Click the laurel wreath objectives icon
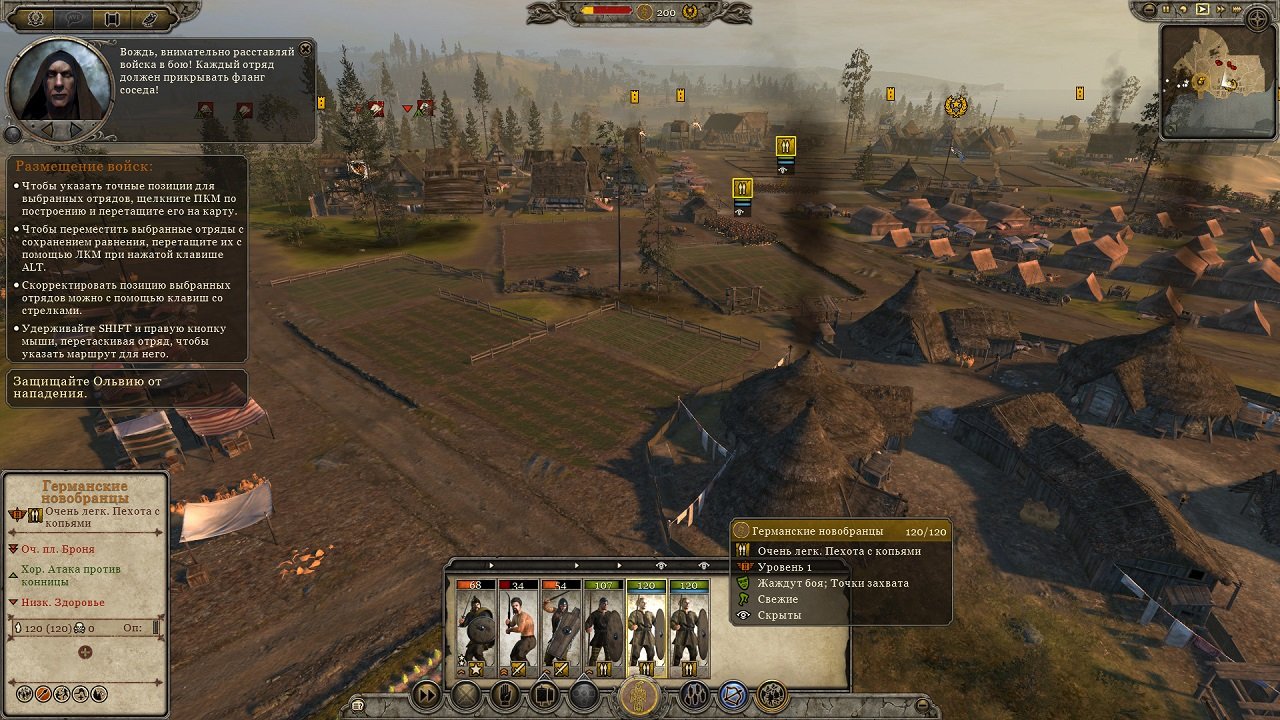The width and height of the screenshot is (1280, 720). pos(35,19)
